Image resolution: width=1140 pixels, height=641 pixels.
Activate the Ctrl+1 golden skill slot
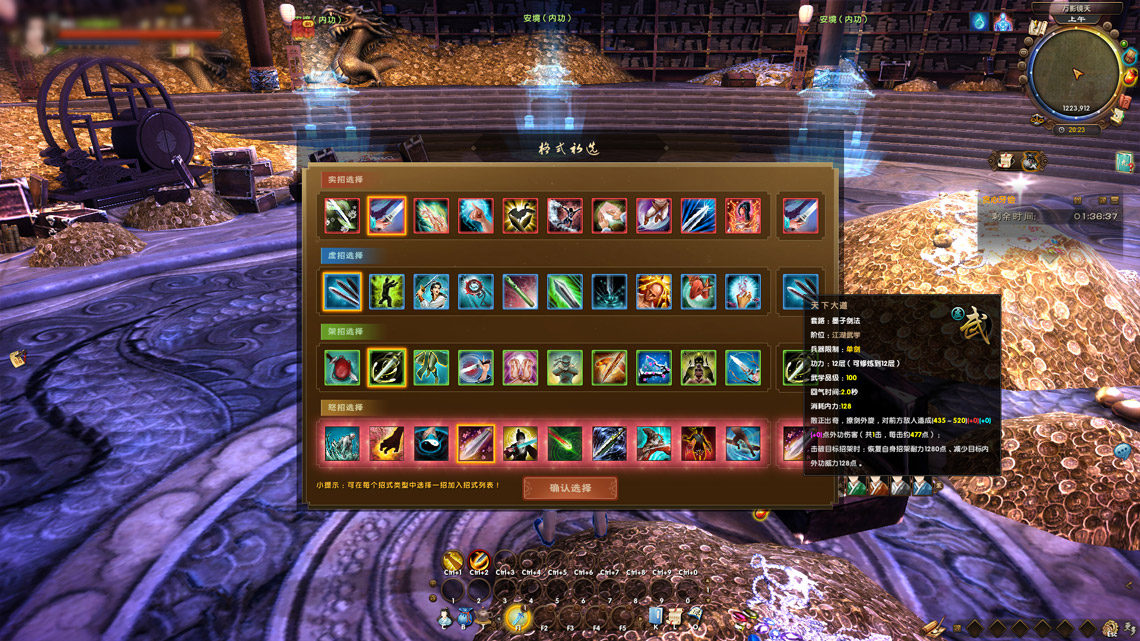[453, 561]
